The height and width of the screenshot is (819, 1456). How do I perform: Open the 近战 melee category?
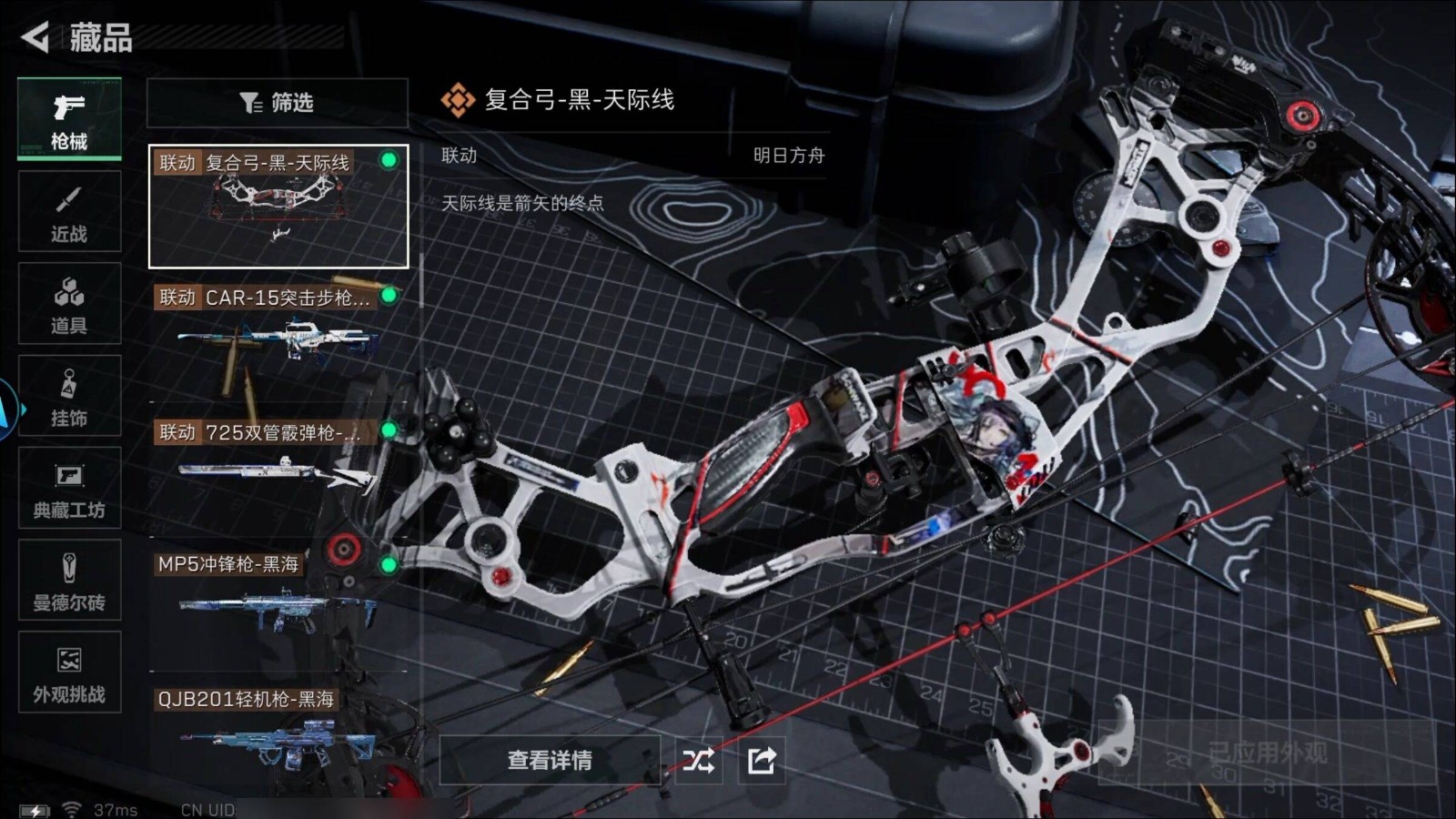[x=69, y=212]
